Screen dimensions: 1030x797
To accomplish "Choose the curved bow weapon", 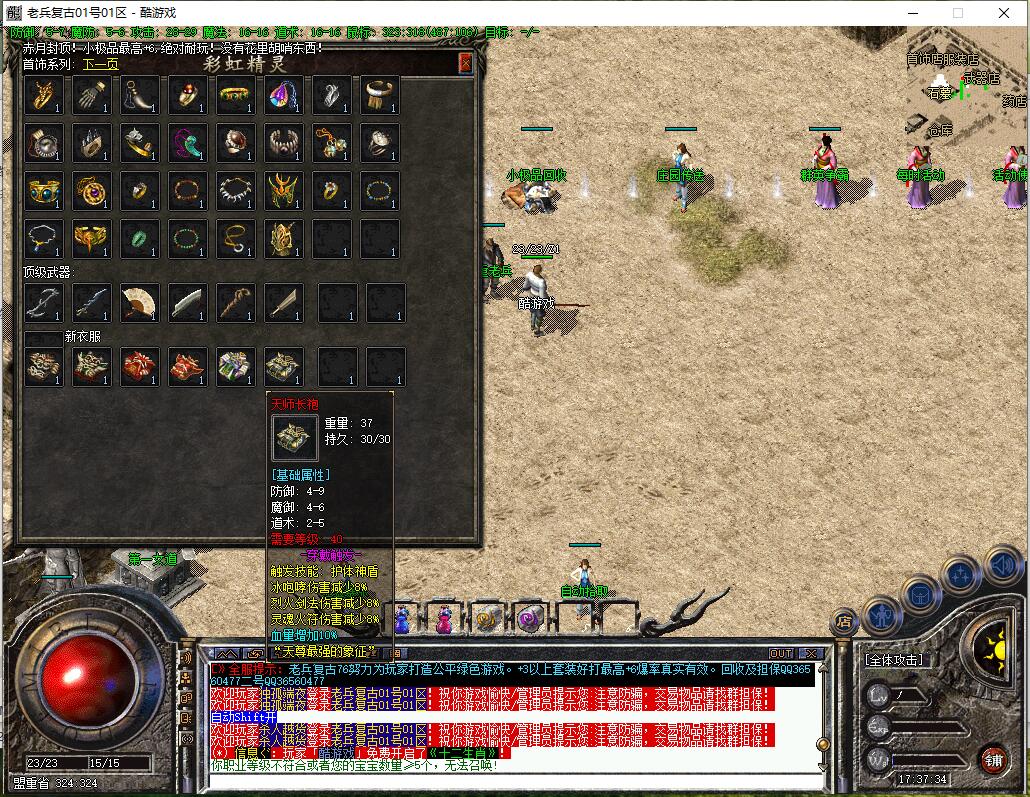I will pos(44,302).
